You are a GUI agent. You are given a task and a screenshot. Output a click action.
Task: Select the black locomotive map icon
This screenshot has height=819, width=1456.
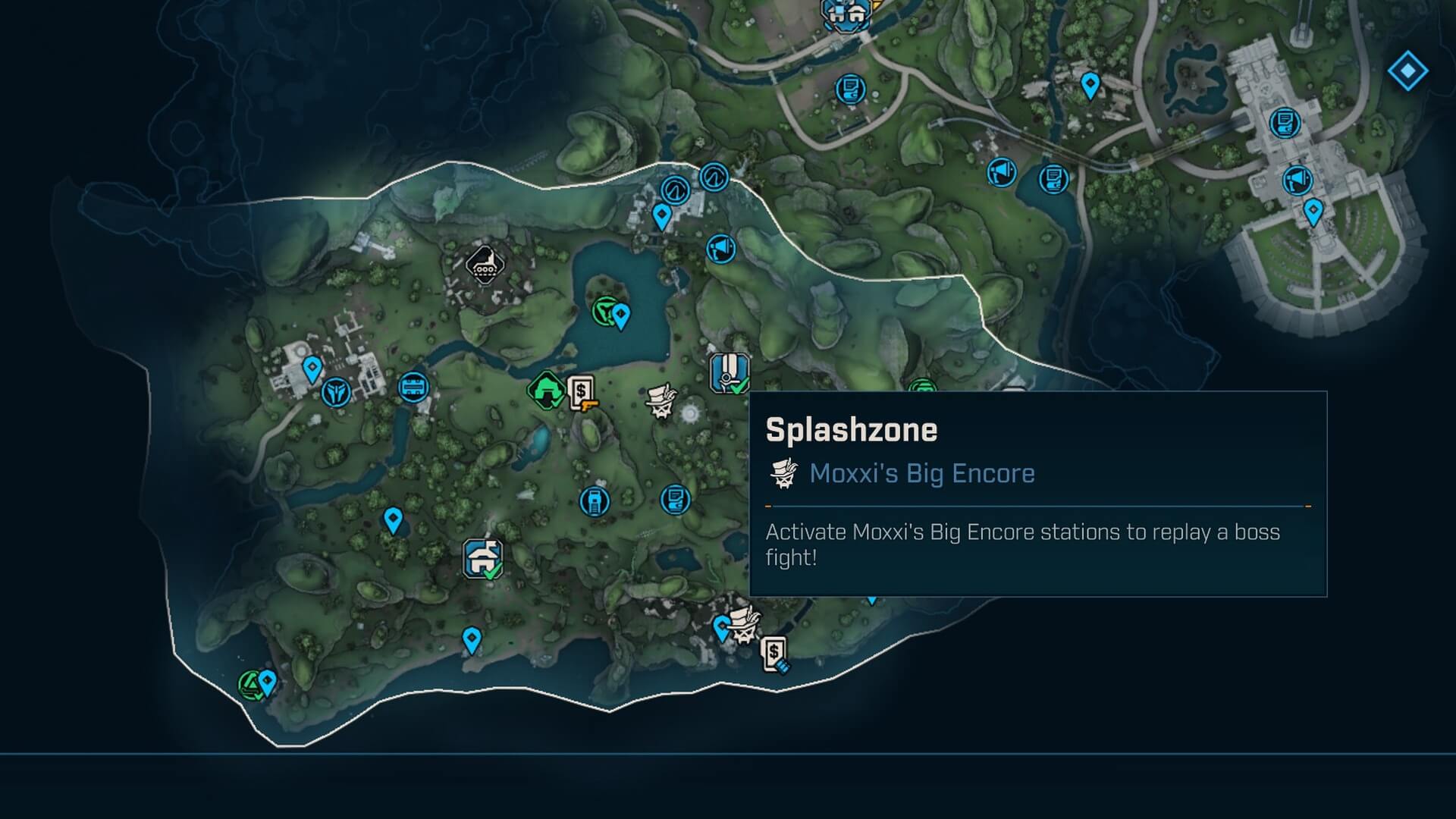tap(485, 265)
